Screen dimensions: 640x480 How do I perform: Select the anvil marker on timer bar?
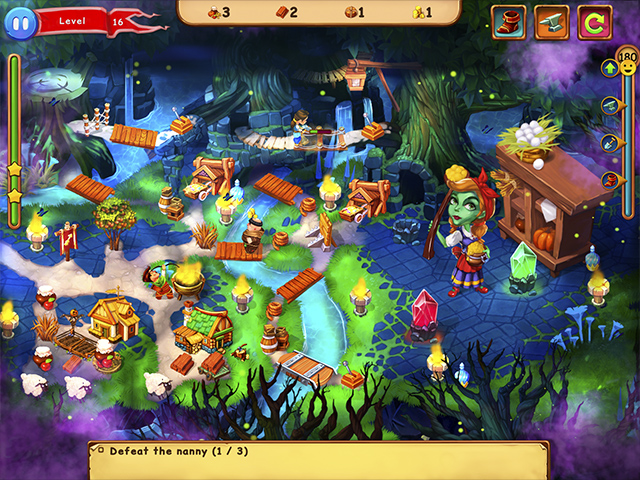609,105
